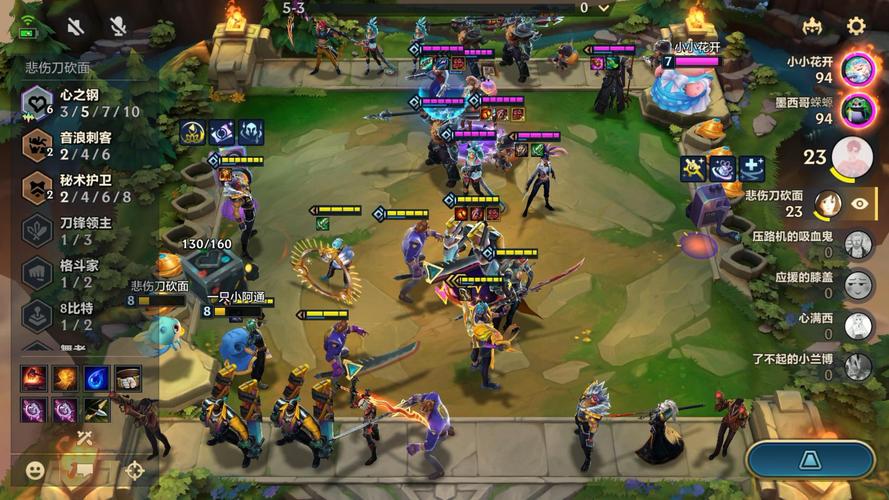889x500 pixels.
Task: Open the emote smiley face button
Action: tap(35, 469)
